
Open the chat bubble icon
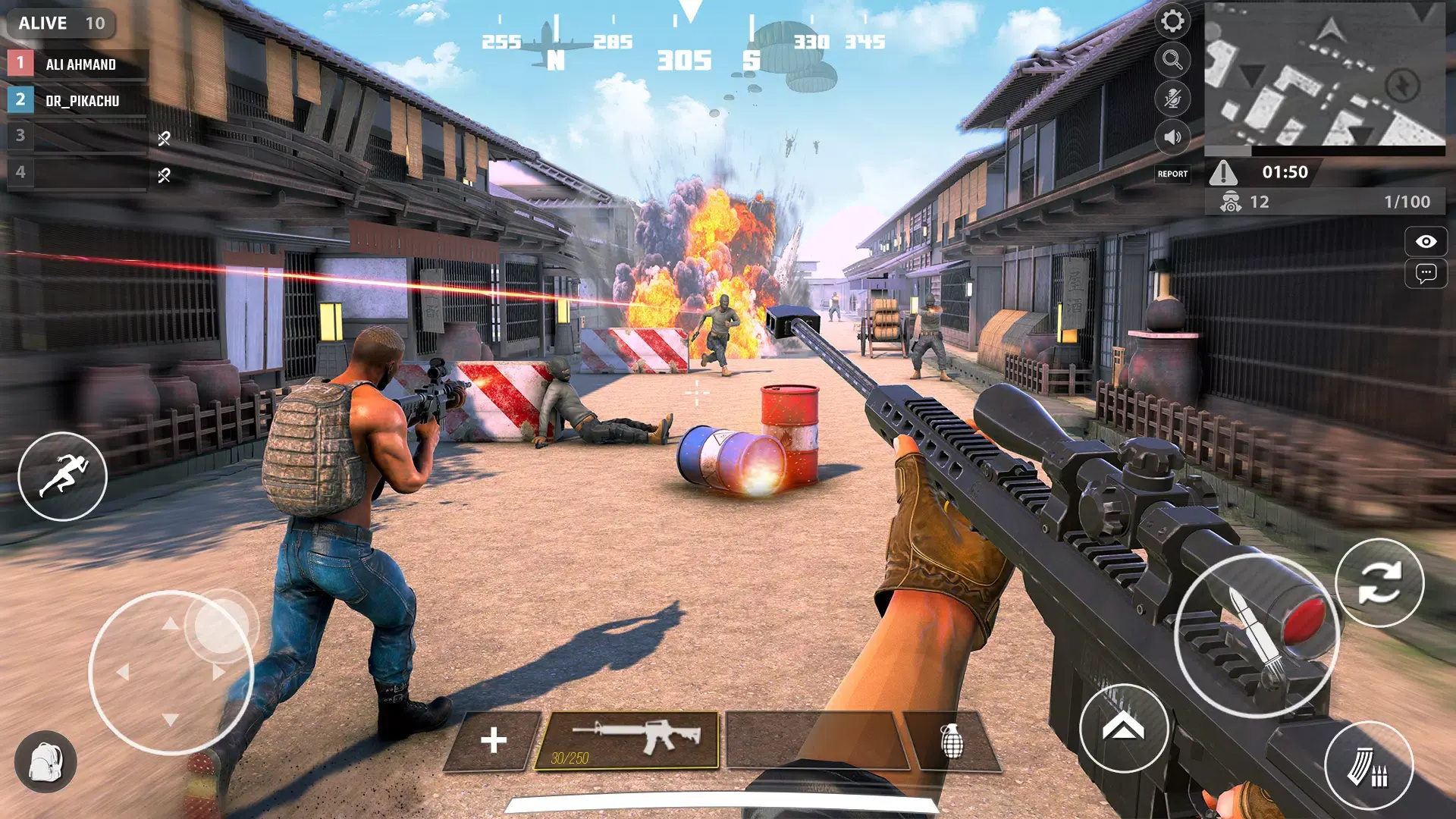tap(1426, 273)
